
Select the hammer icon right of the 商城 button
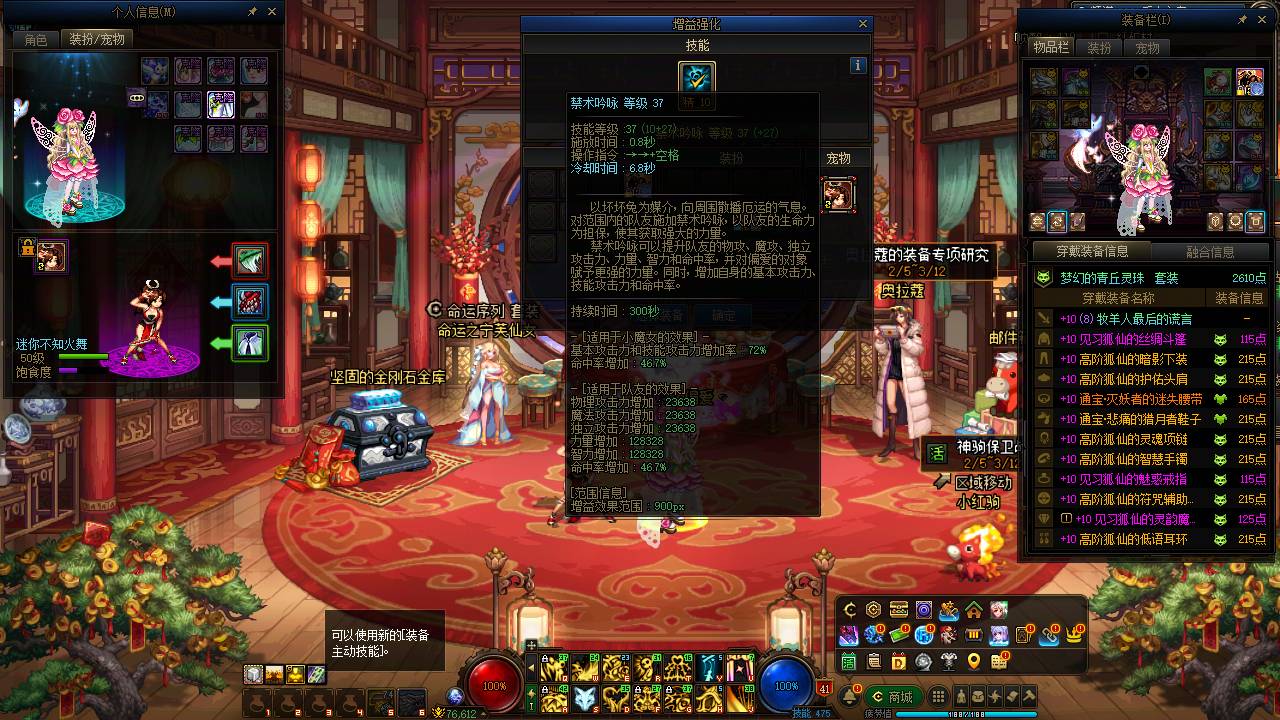[x=1029, y=697]
